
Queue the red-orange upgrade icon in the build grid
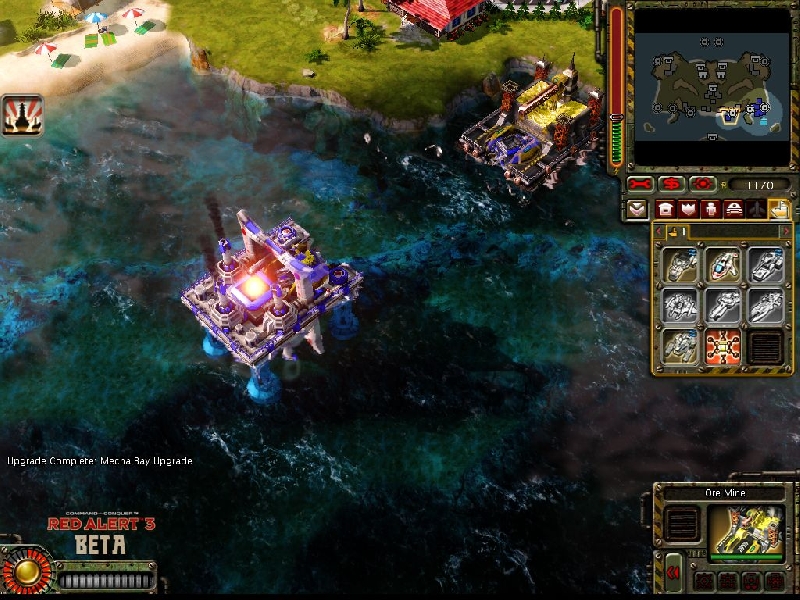pos(723,347)
